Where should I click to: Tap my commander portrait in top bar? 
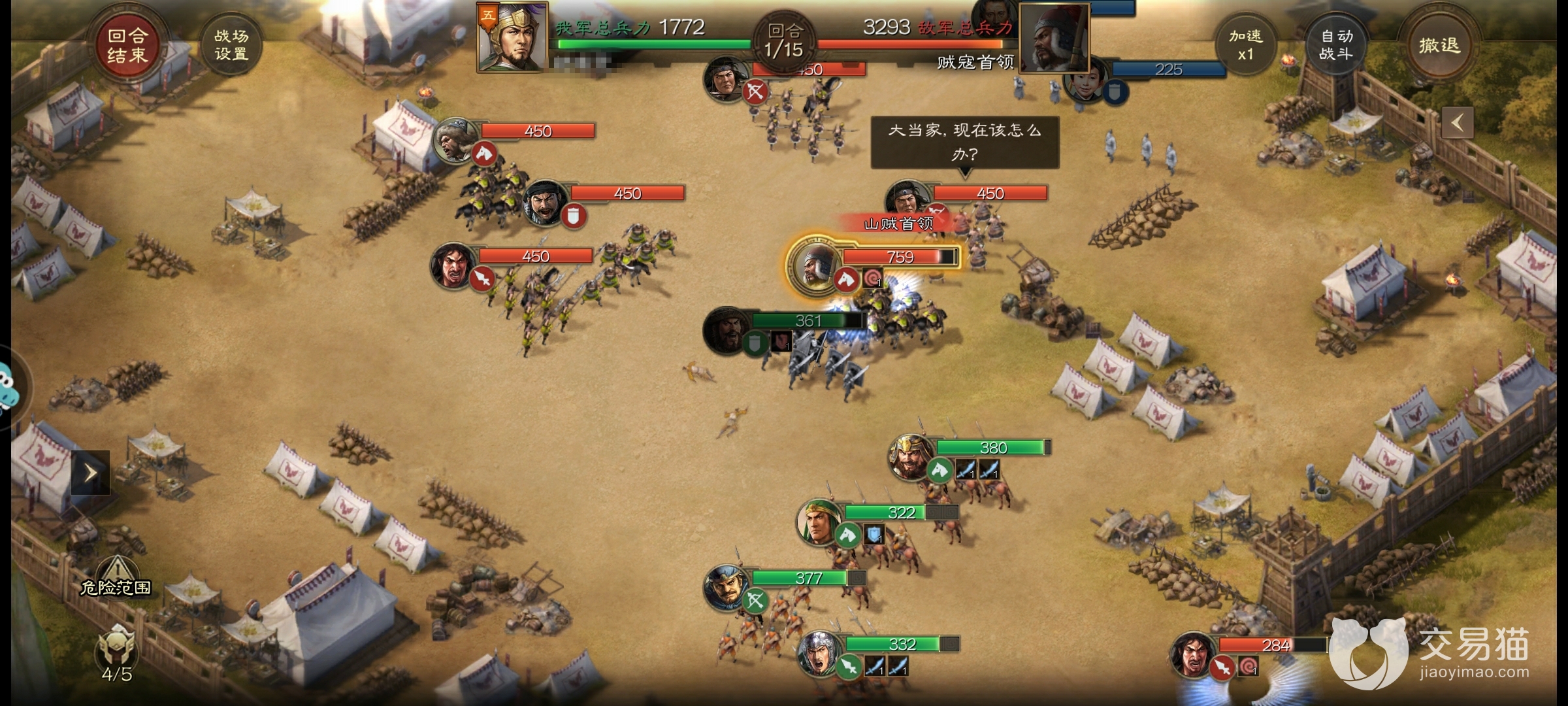click(512, 37)
